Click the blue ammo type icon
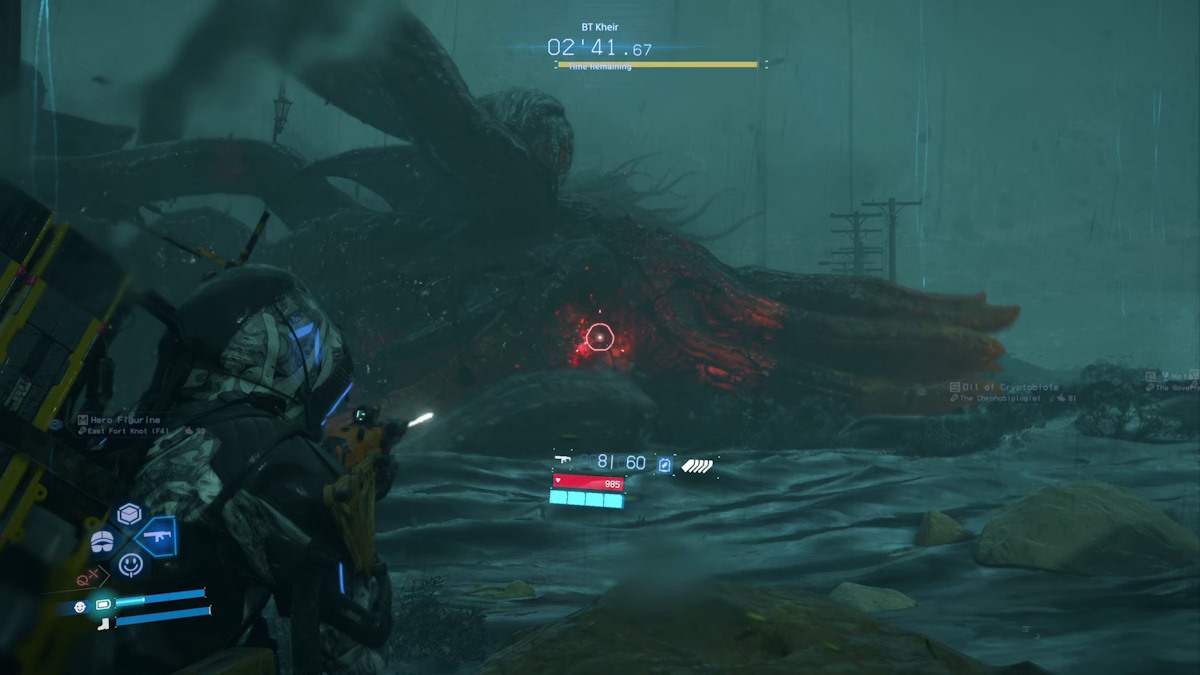 [665, 464]
